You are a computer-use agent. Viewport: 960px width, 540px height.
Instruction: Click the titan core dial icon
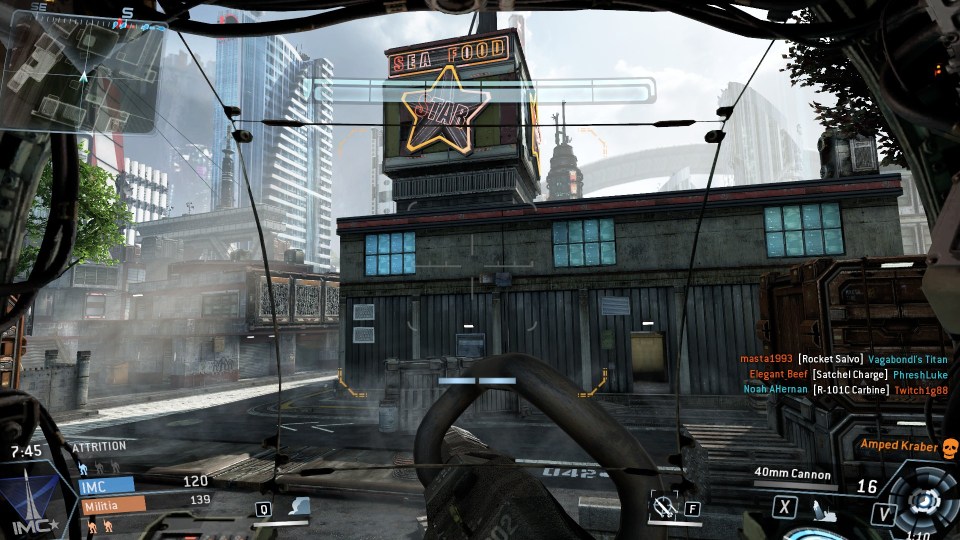[x=925, y=500]
